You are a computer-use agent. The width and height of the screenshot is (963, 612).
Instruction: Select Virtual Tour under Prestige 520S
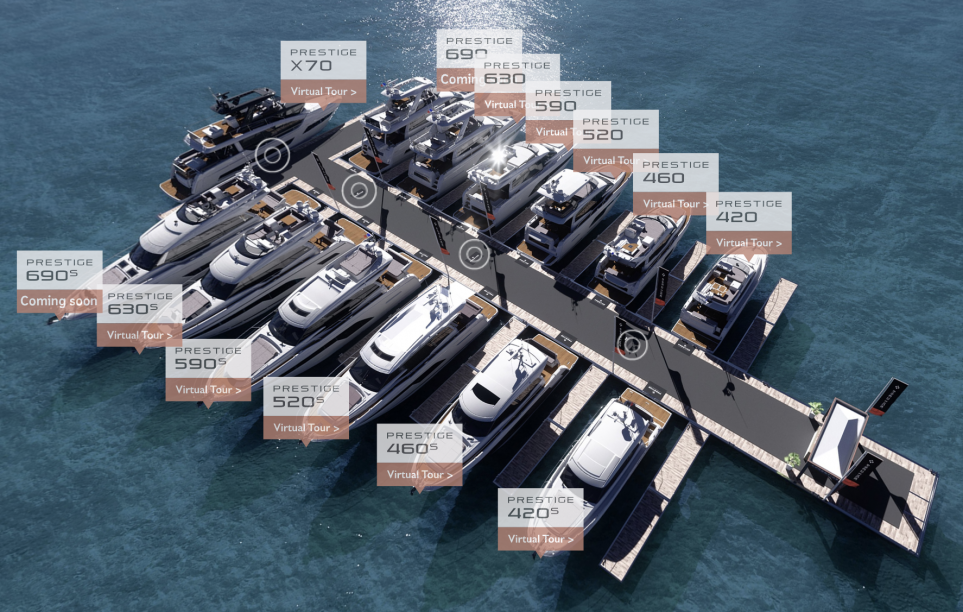pyautogui.click(x=306, y=428)
